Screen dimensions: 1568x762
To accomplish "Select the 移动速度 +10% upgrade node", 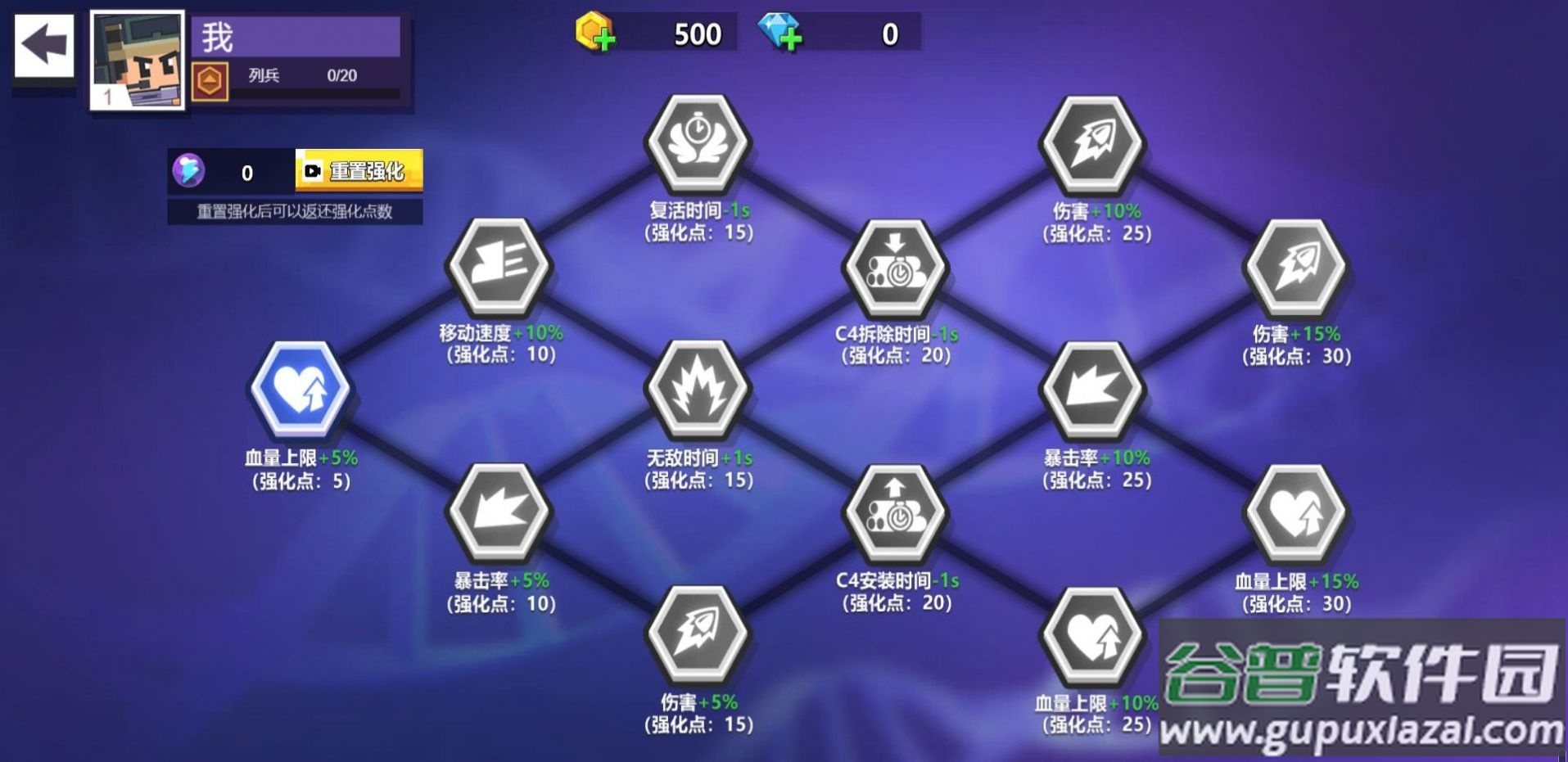I will (x=499, y=265).
